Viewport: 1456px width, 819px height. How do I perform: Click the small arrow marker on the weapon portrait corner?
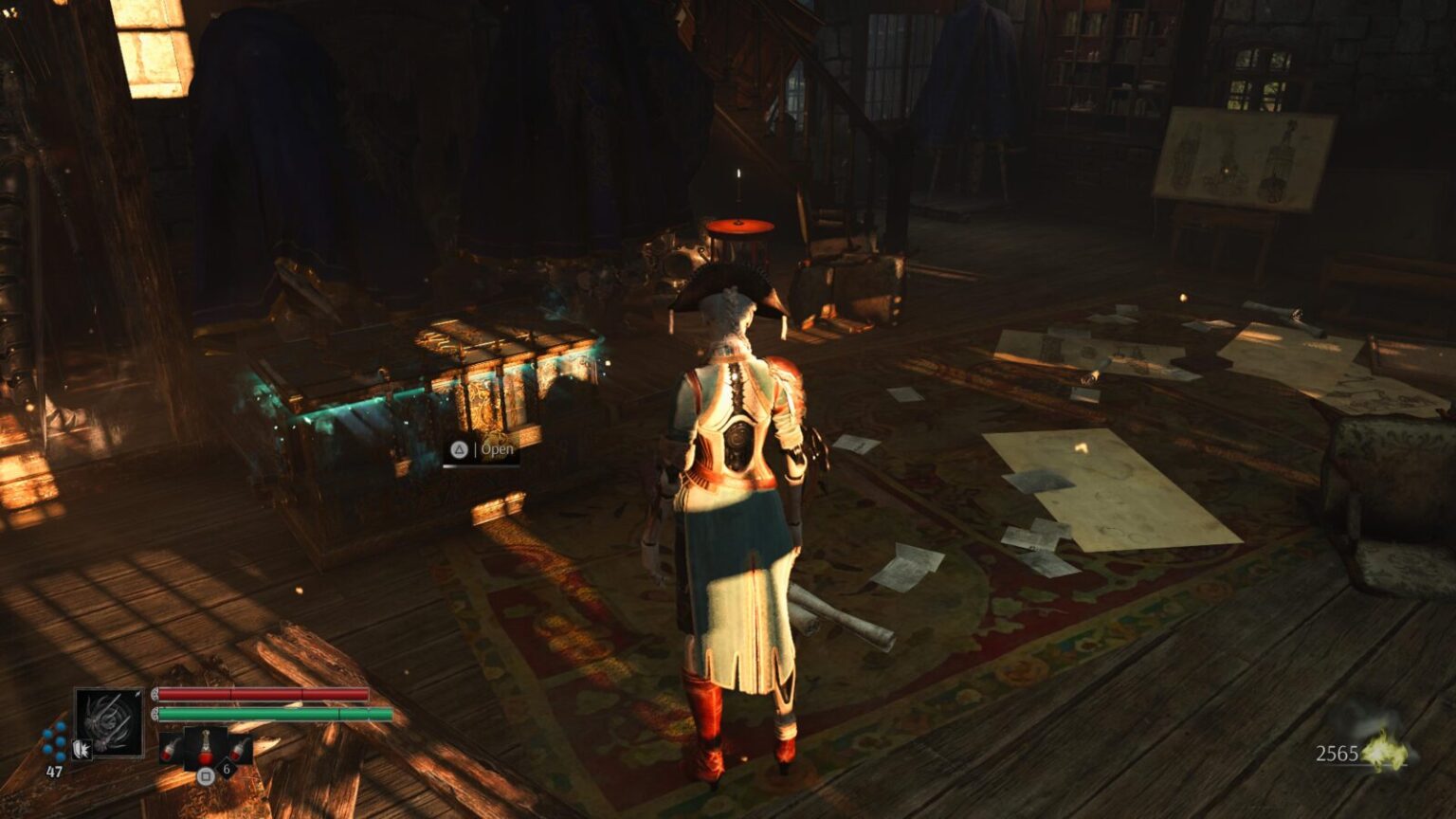click(x=137, y=695)
